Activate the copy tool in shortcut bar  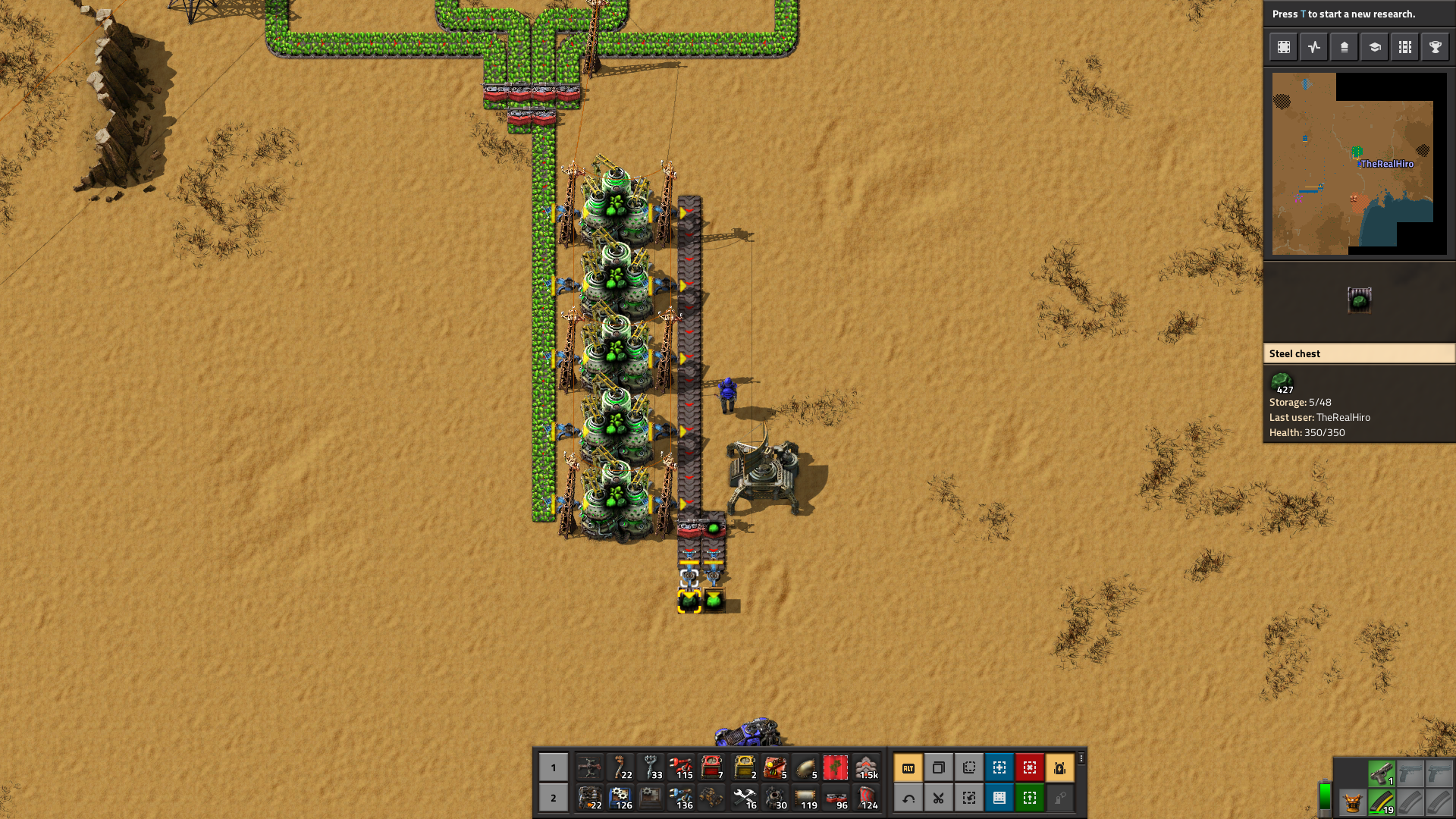click(x=938, y=767)
